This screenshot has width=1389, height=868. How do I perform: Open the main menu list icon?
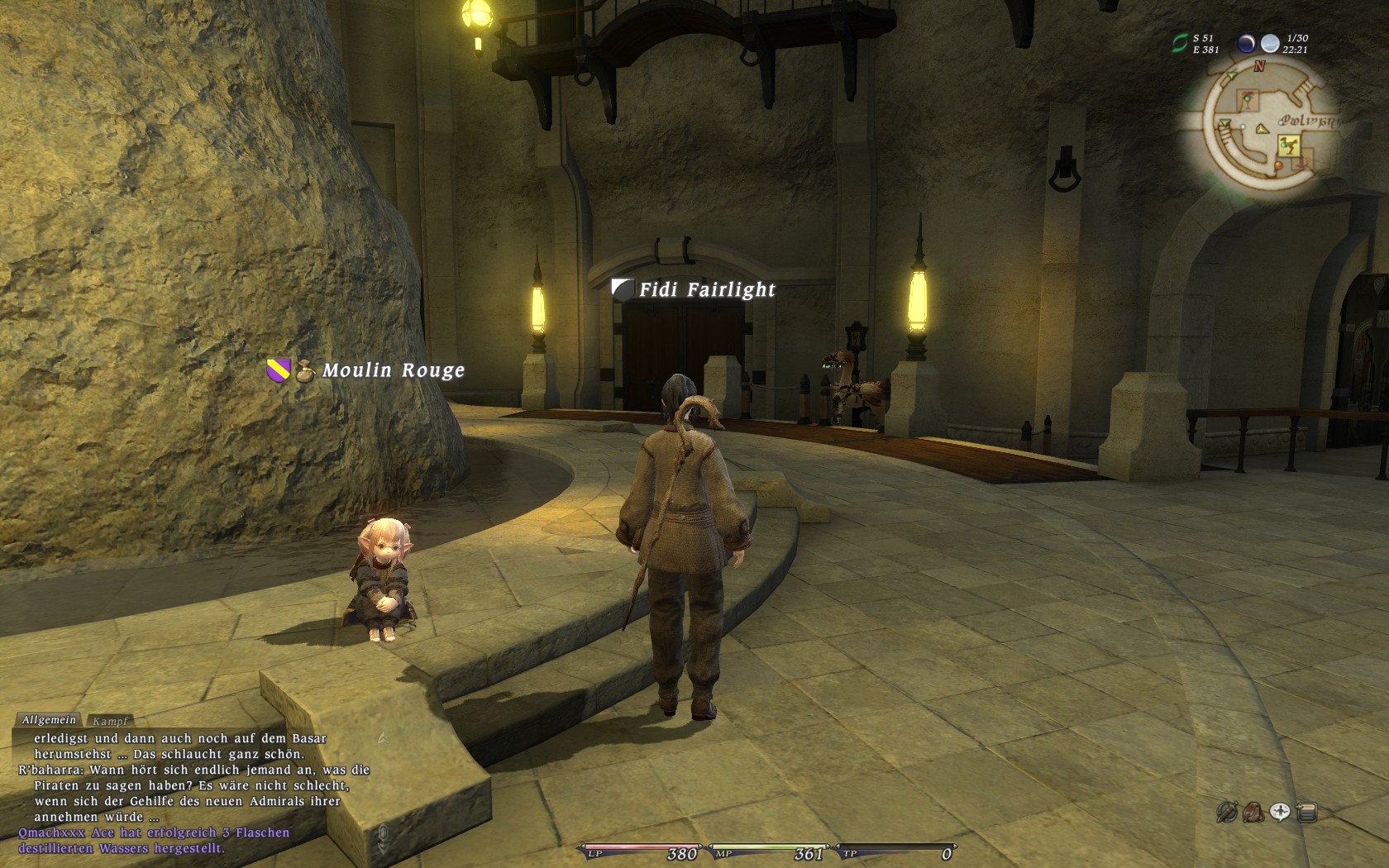coord(1307,813)
